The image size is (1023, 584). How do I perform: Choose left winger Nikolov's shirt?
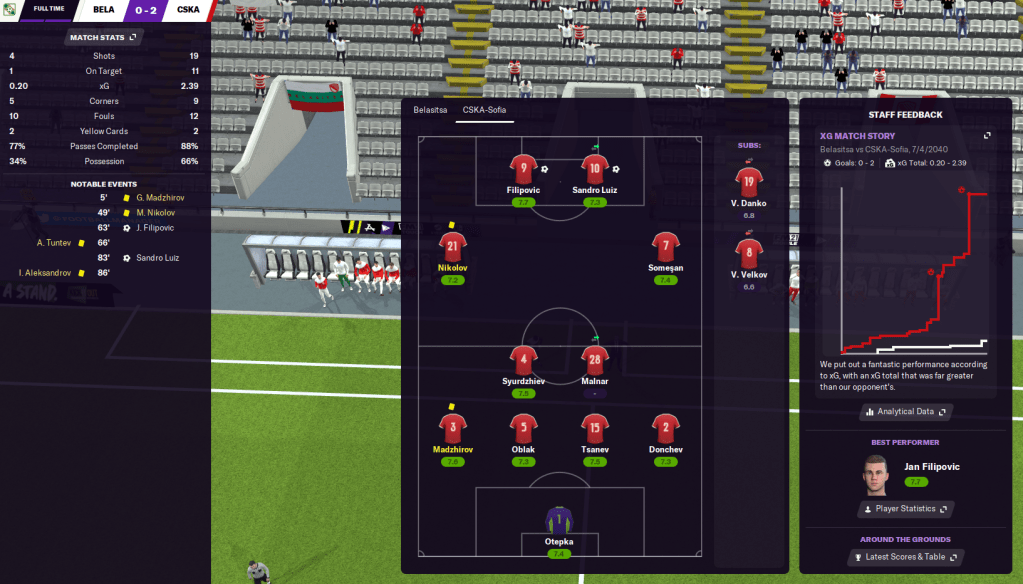click(452, 246)
